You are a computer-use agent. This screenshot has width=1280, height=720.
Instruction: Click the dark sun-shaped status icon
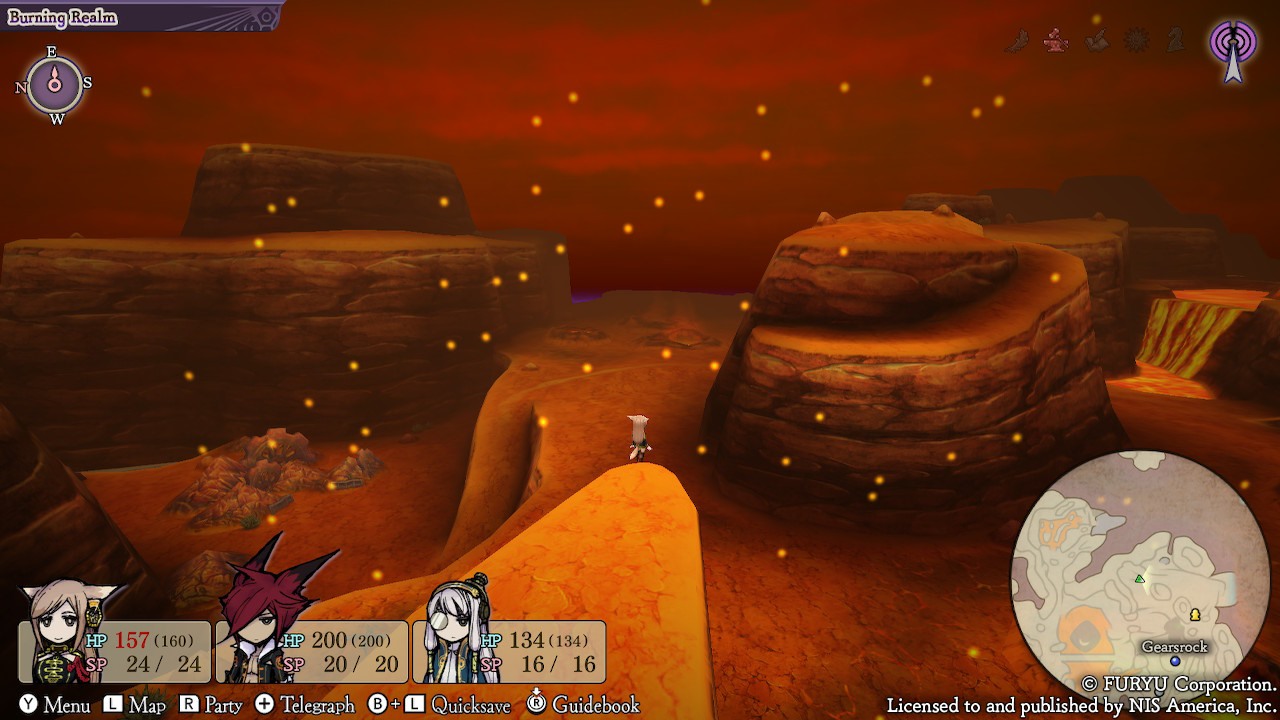1137,41
